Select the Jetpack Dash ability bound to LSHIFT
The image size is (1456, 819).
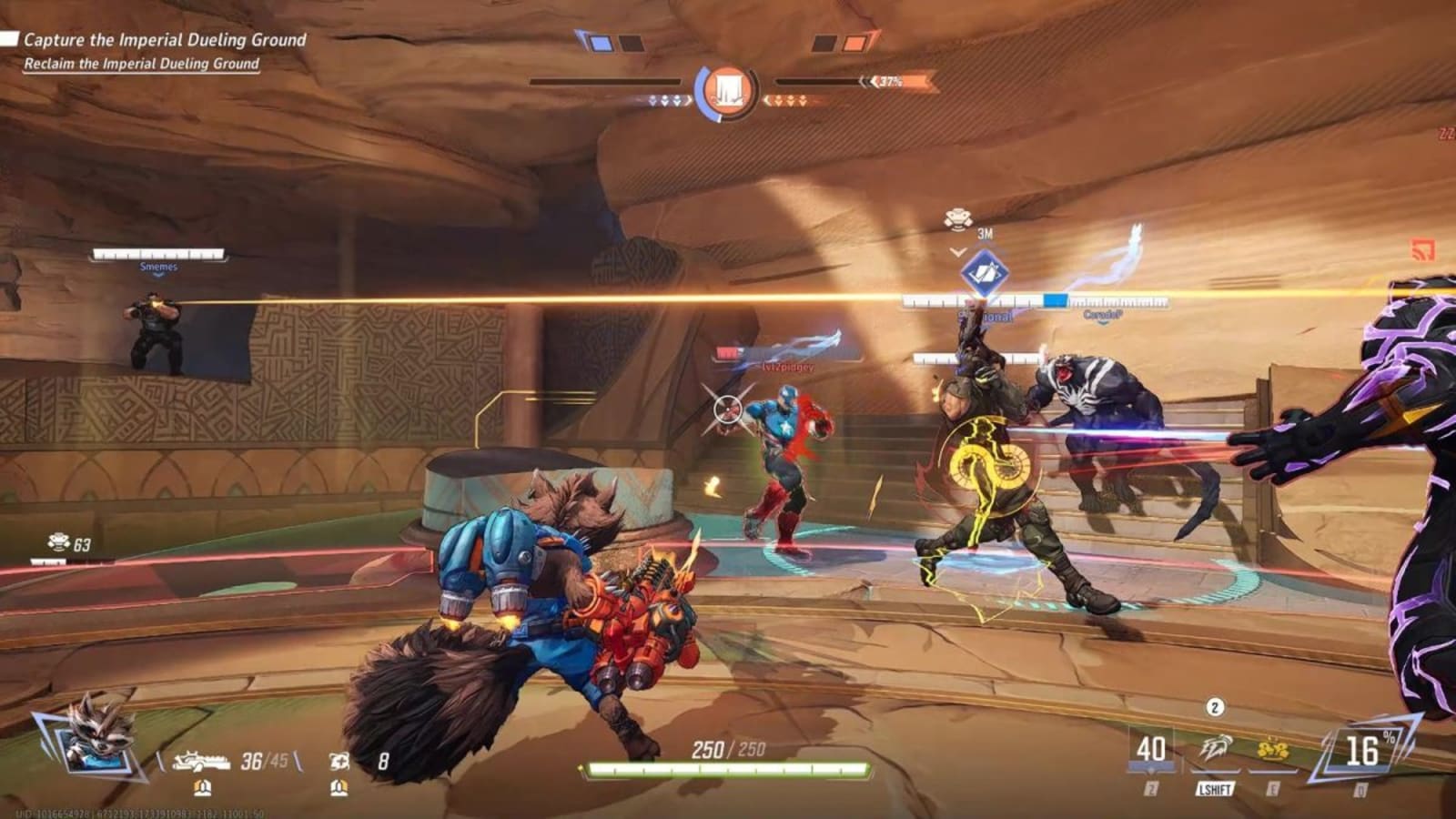coord(1217,746)
